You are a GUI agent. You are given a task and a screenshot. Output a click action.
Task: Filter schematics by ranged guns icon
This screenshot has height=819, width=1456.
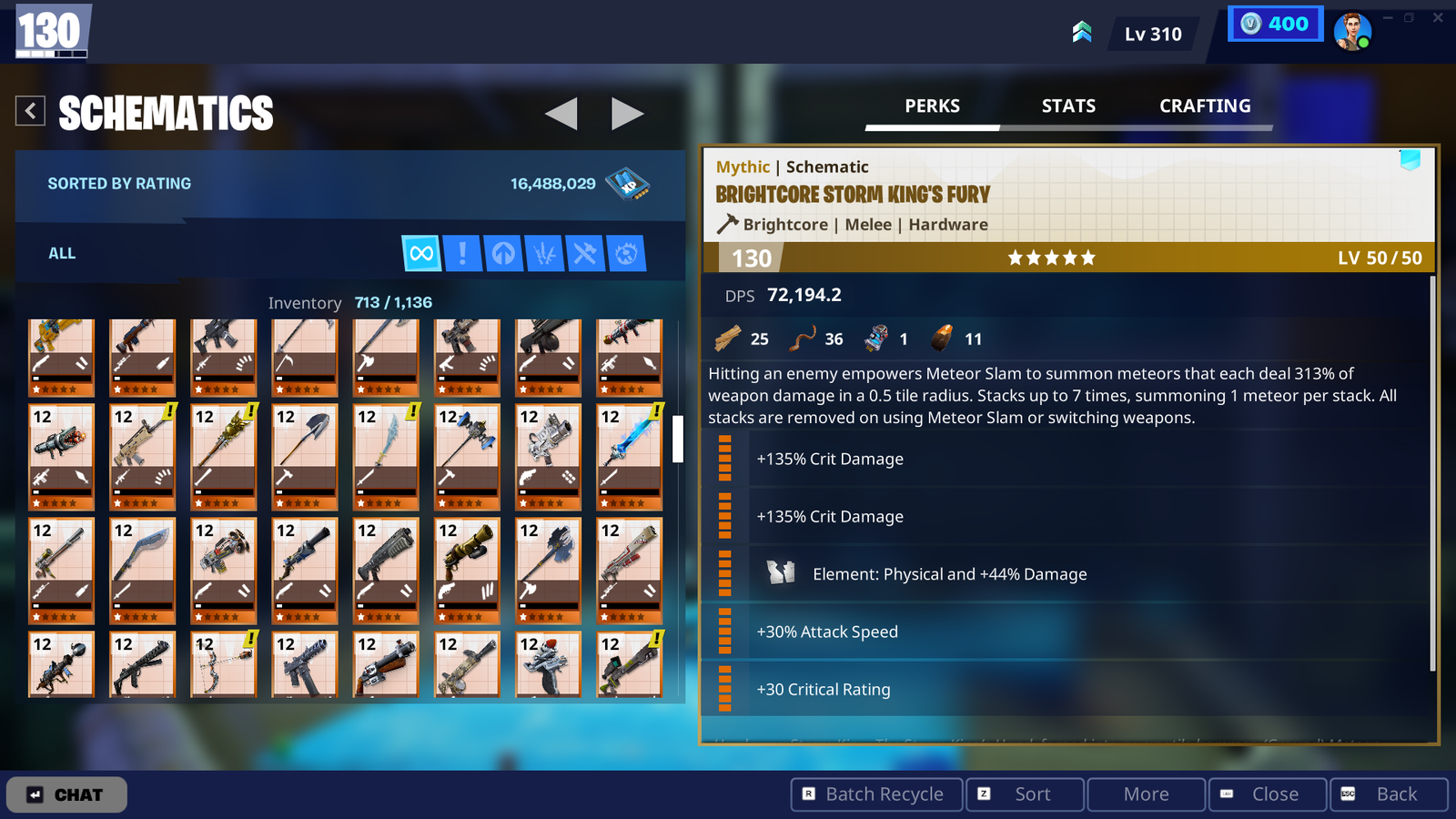click(544, 253)
